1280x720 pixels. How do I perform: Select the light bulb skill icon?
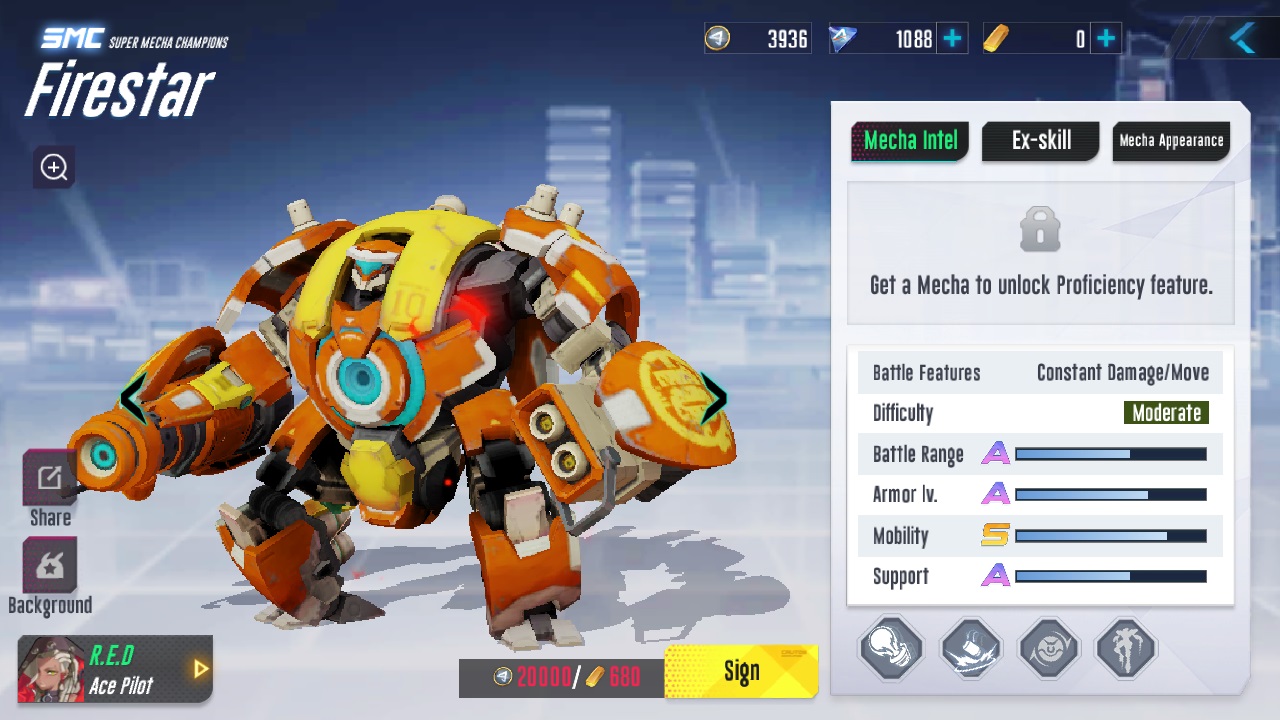tap(891, 649)
